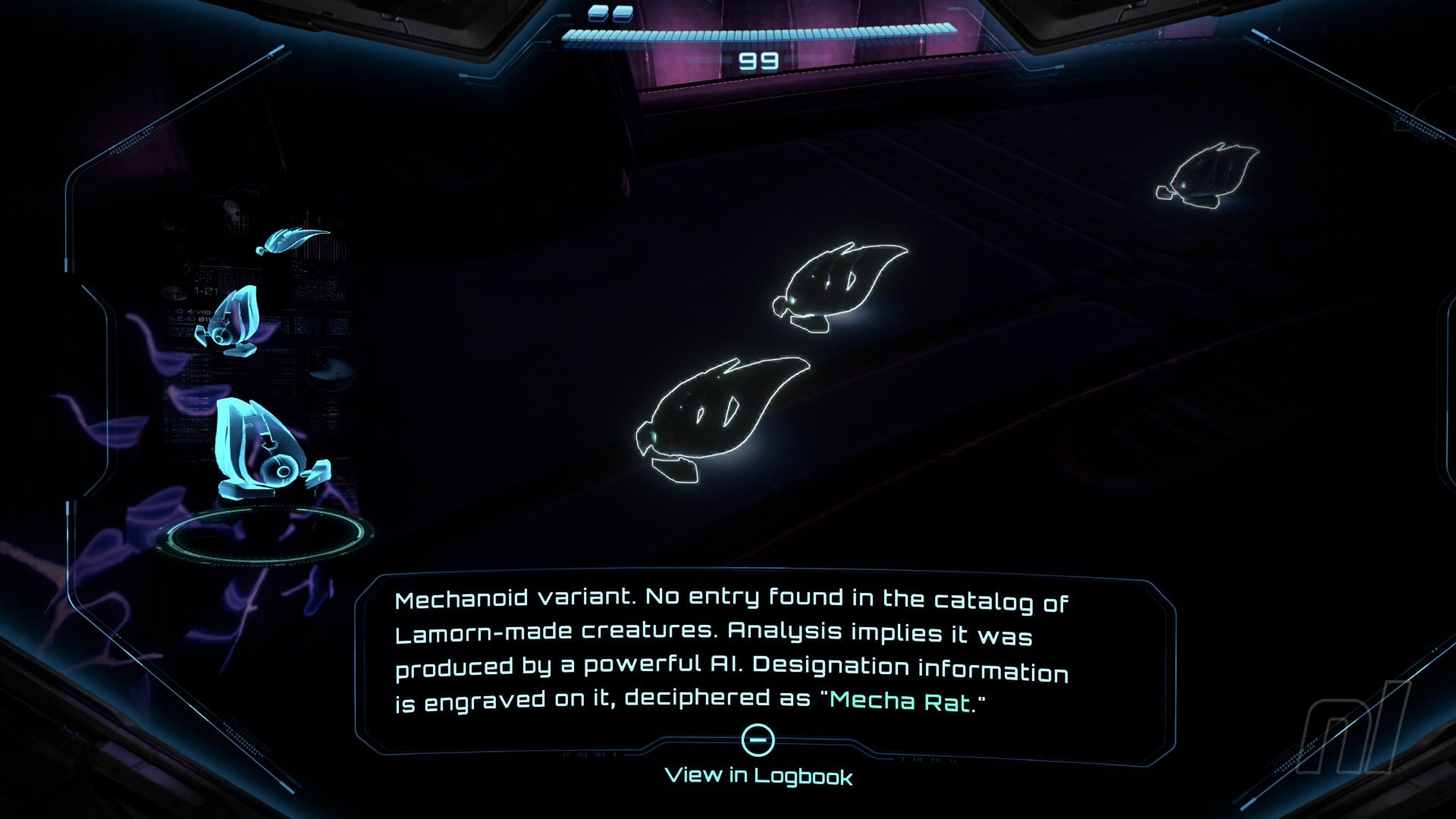Open the View in Logbook option

coord(758,775)
